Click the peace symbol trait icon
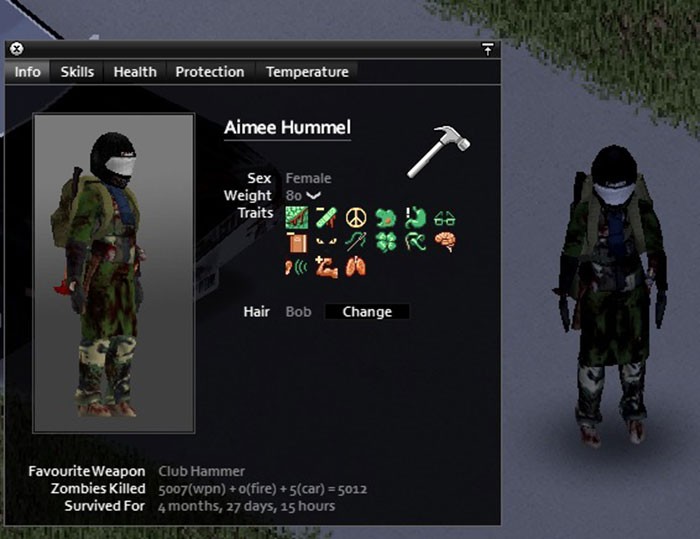This screenshot has height=539, width=700. (x=355, y=218)
